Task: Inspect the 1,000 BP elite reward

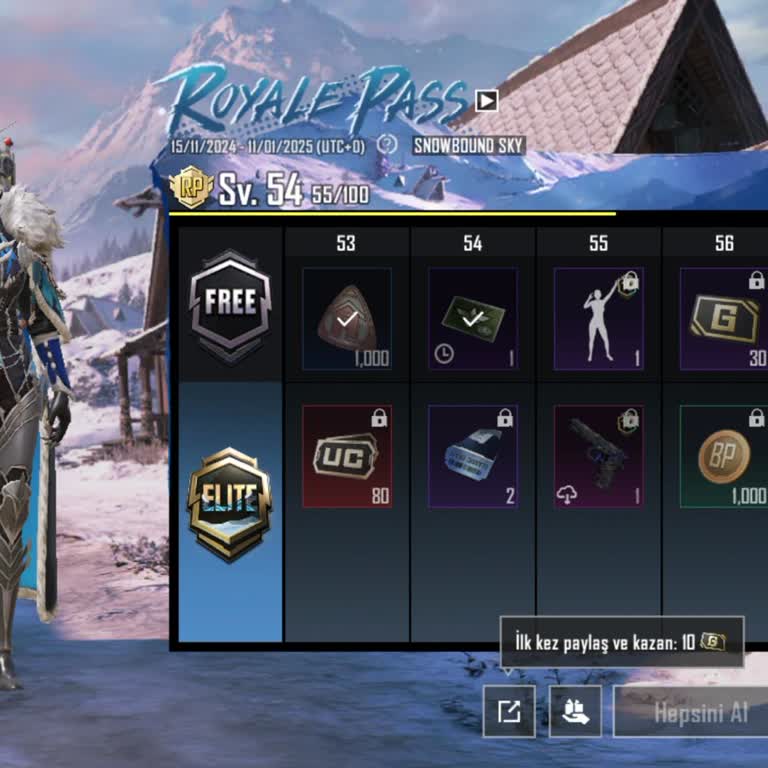Action: (x=724, y=457)
